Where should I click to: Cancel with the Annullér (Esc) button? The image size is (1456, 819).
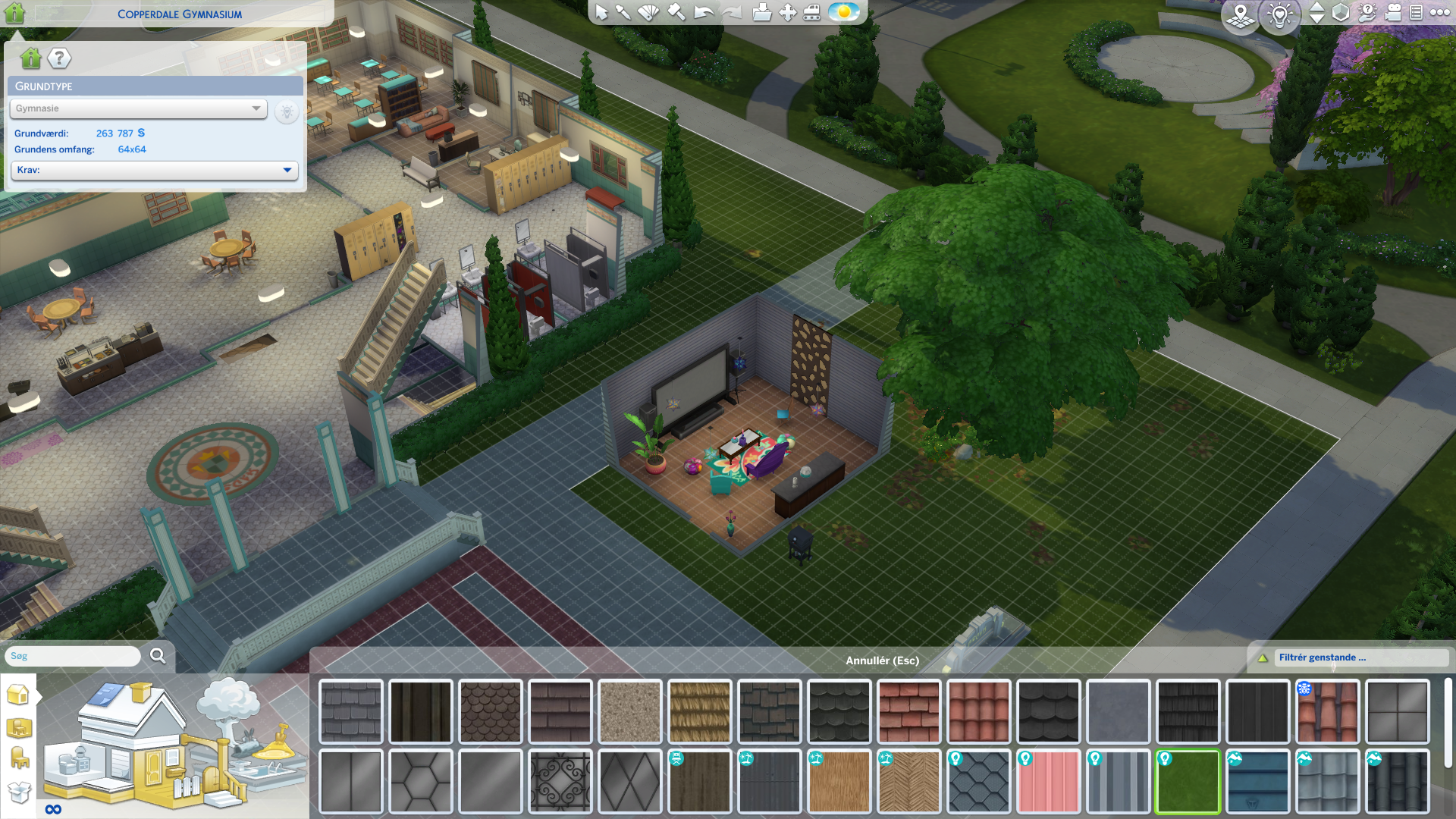point(882,661)
